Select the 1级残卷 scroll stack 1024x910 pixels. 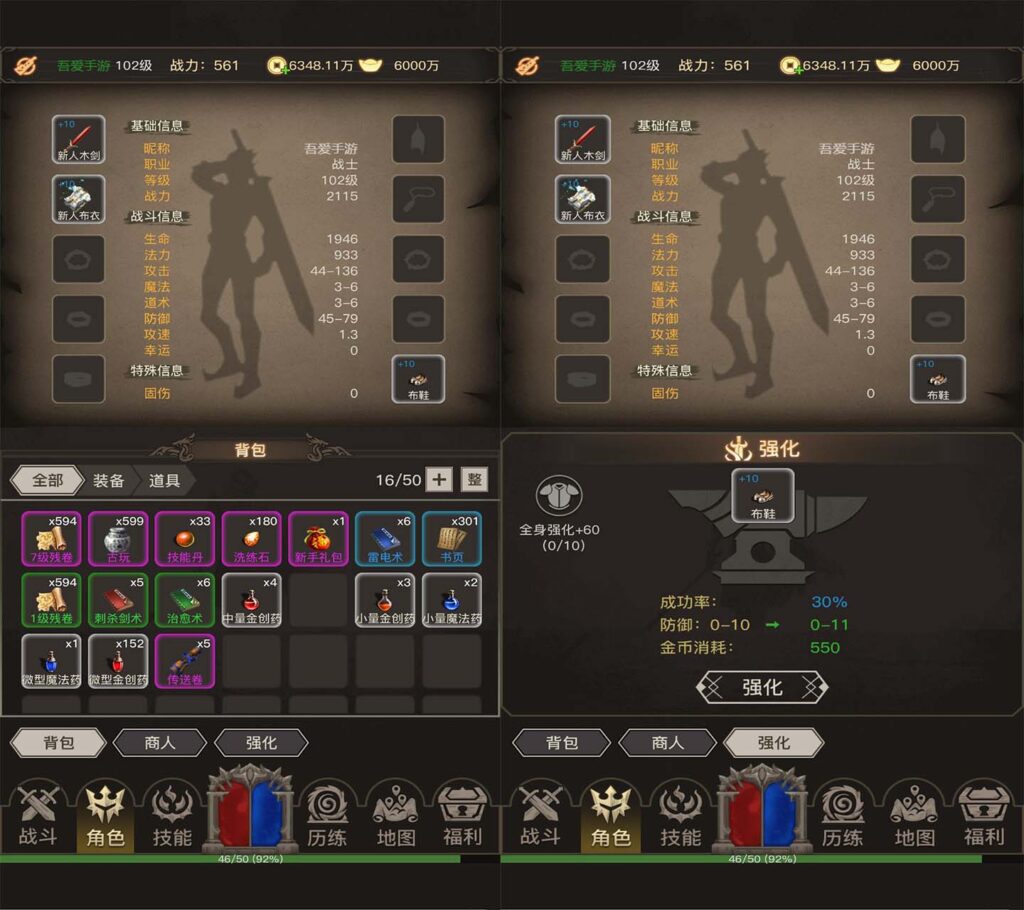(x=51, y=600)
